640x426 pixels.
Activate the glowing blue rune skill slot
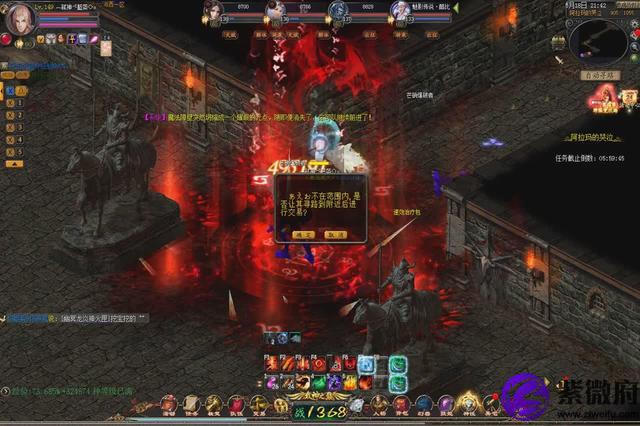(x=366, y=365)
